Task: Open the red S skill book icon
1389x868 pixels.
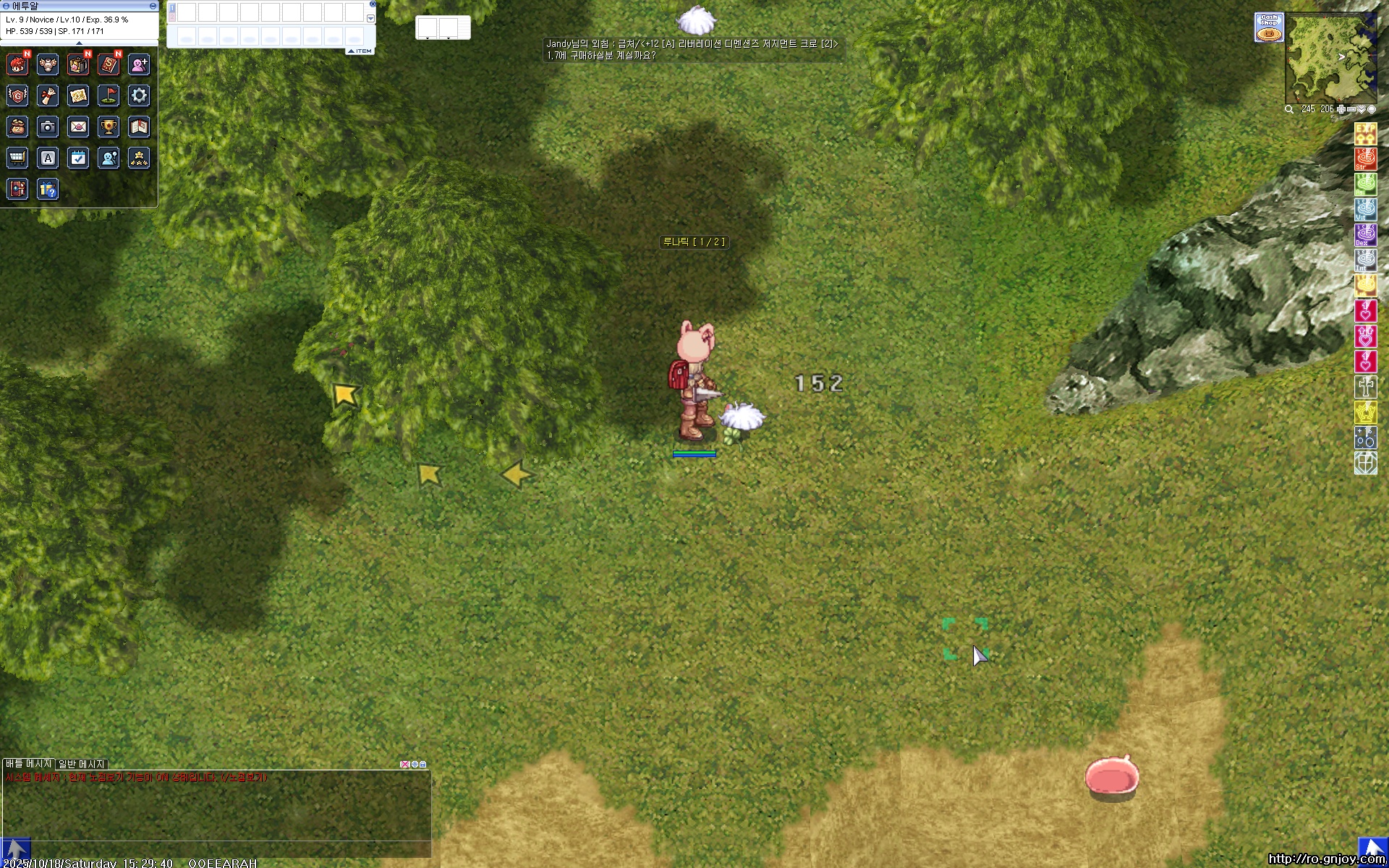Action: (x=109, y=65)
